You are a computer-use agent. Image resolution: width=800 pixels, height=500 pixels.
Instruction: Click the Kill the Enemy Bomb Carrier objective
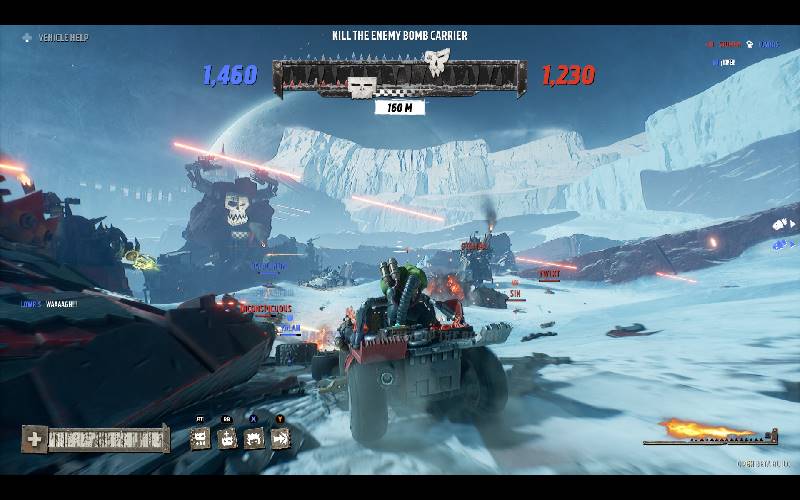[x=399, y=36]
